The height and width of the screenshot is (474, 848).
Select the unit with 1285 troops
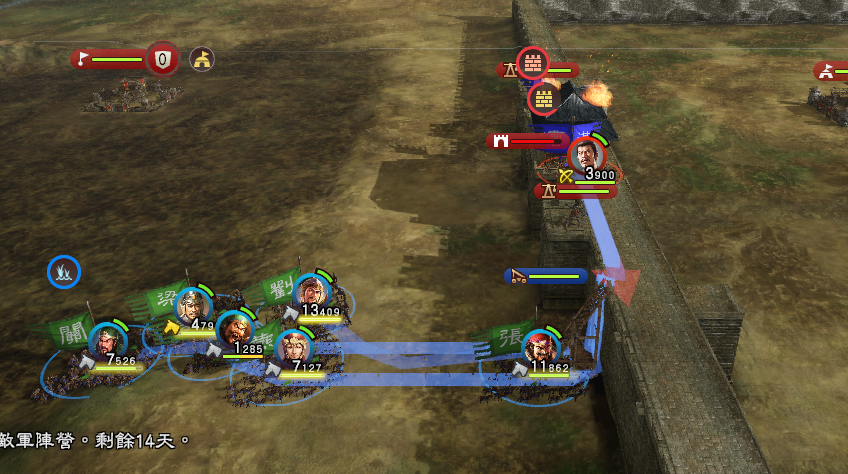click(235, 329)
